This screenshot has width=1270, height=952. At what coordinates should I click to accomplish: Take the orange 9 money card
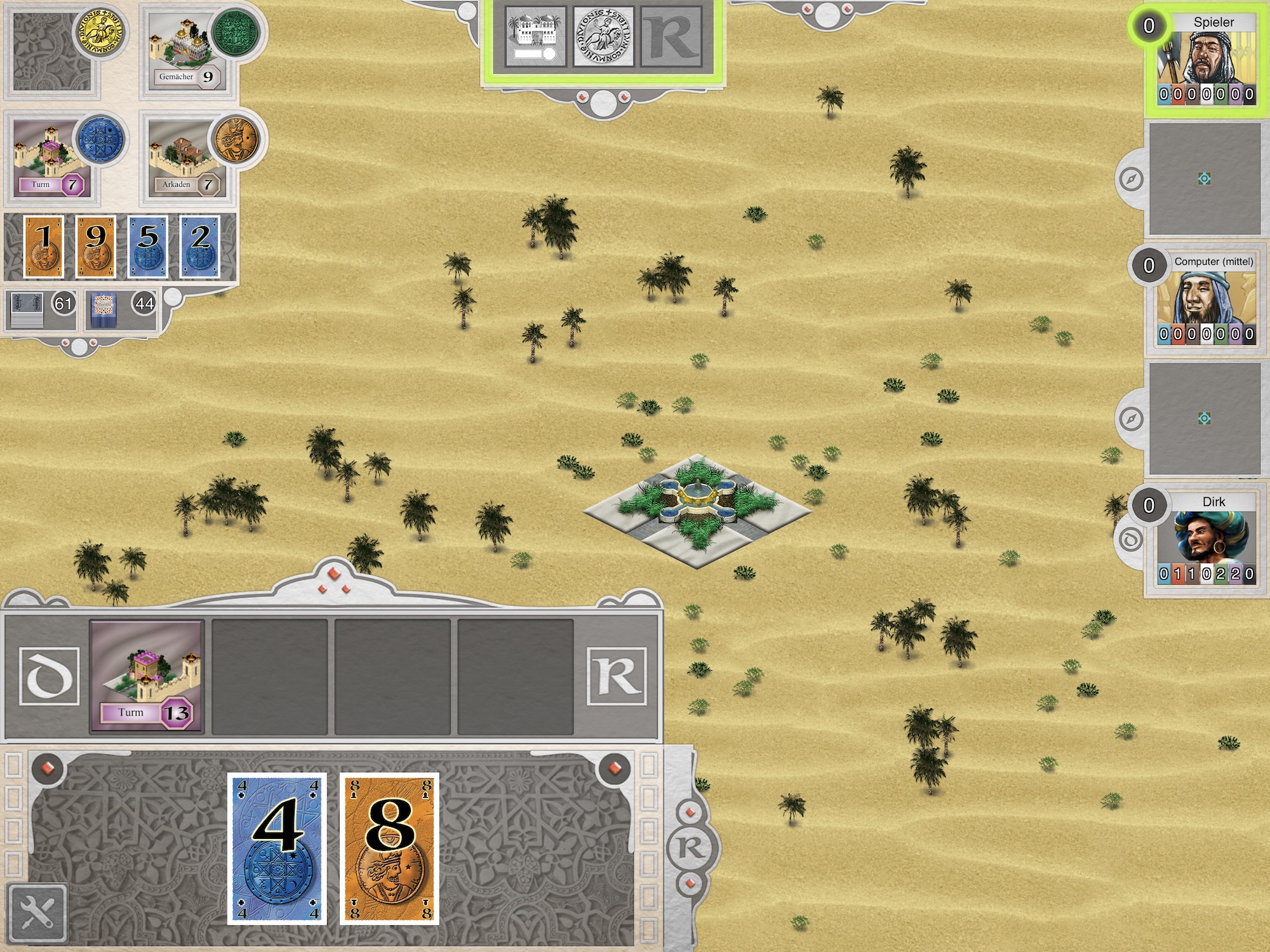96,246
